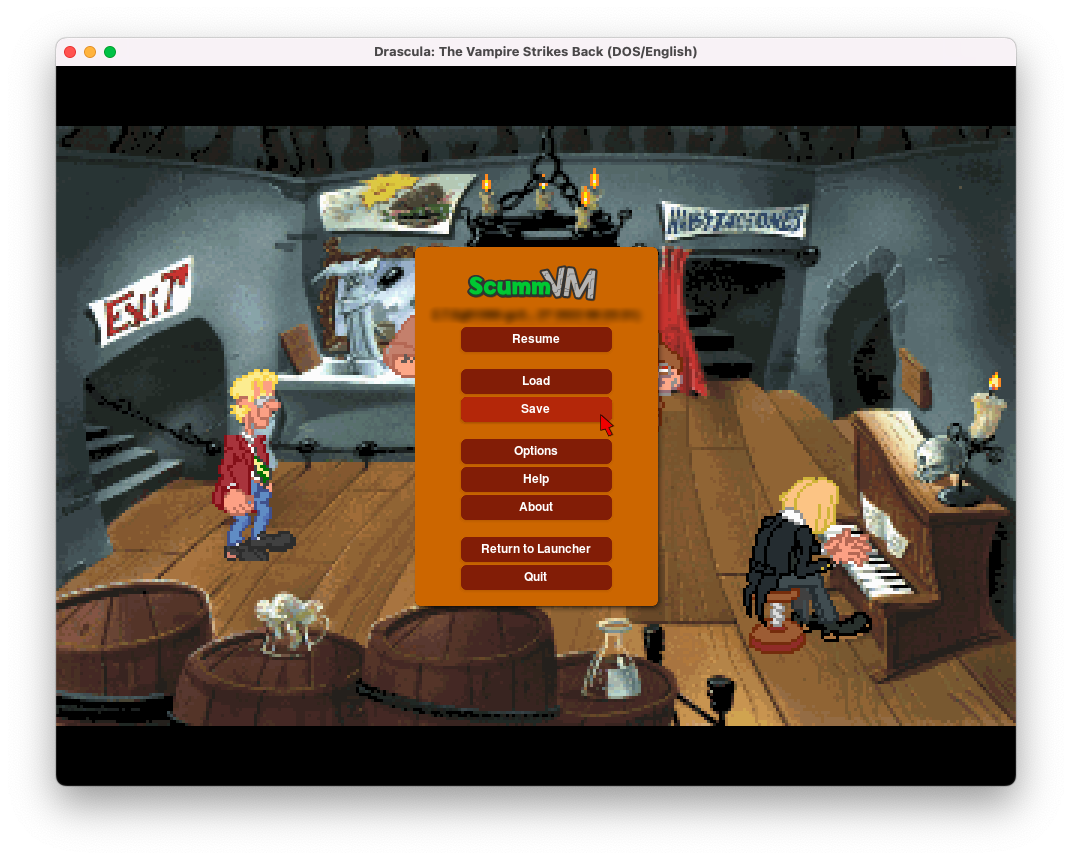
Task: Show the Help screen
Action: click(x=536, y=479)
